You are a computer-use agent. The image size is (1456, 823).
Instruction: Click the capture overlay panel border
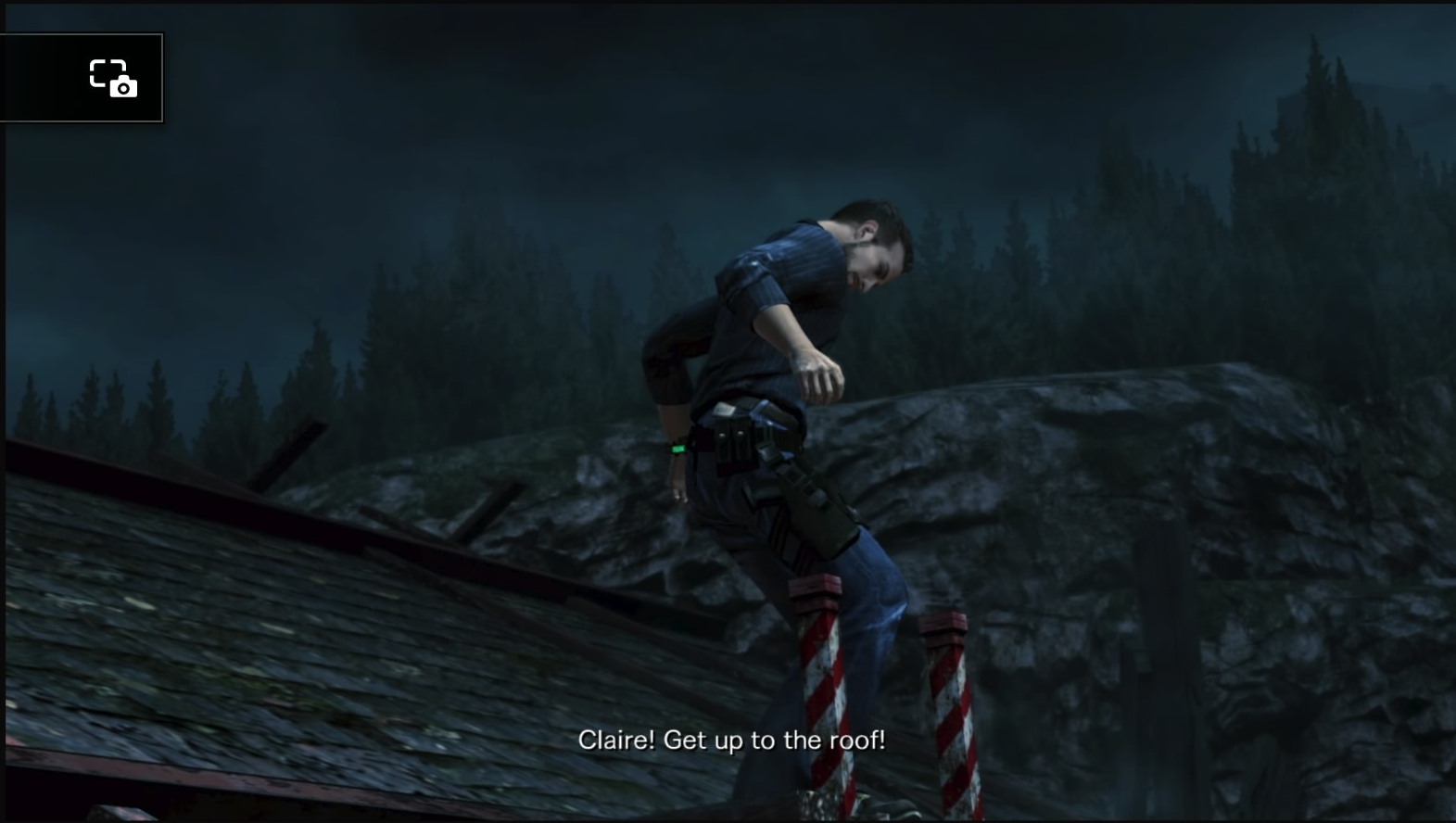point(164,79)
